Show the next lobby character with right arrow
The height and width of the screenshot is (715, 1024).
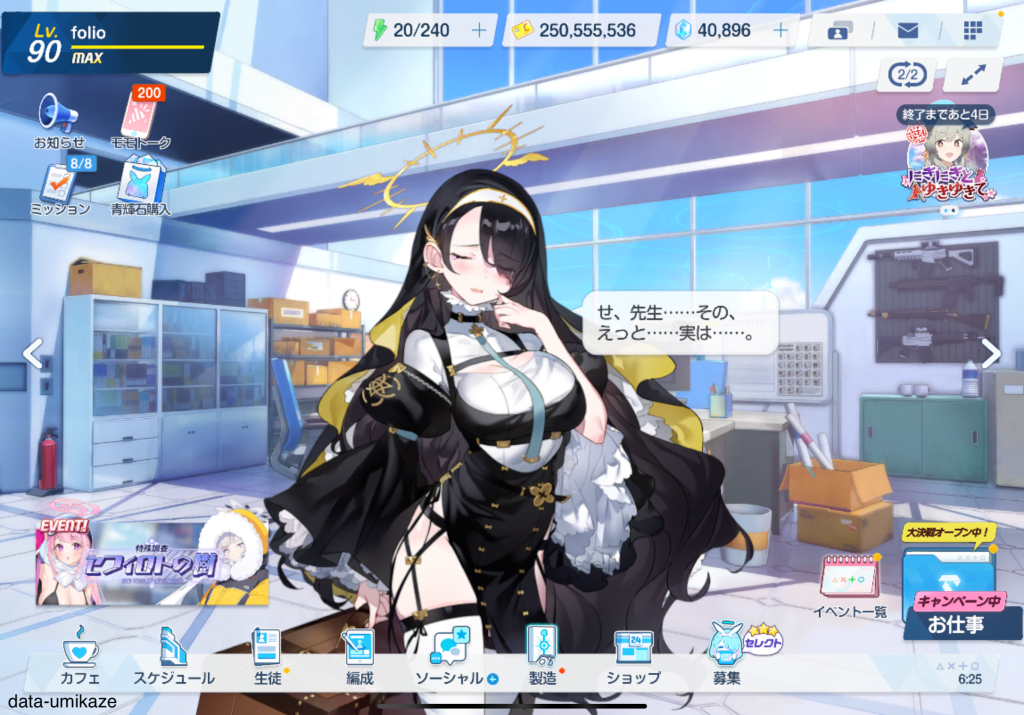point(990,353)
